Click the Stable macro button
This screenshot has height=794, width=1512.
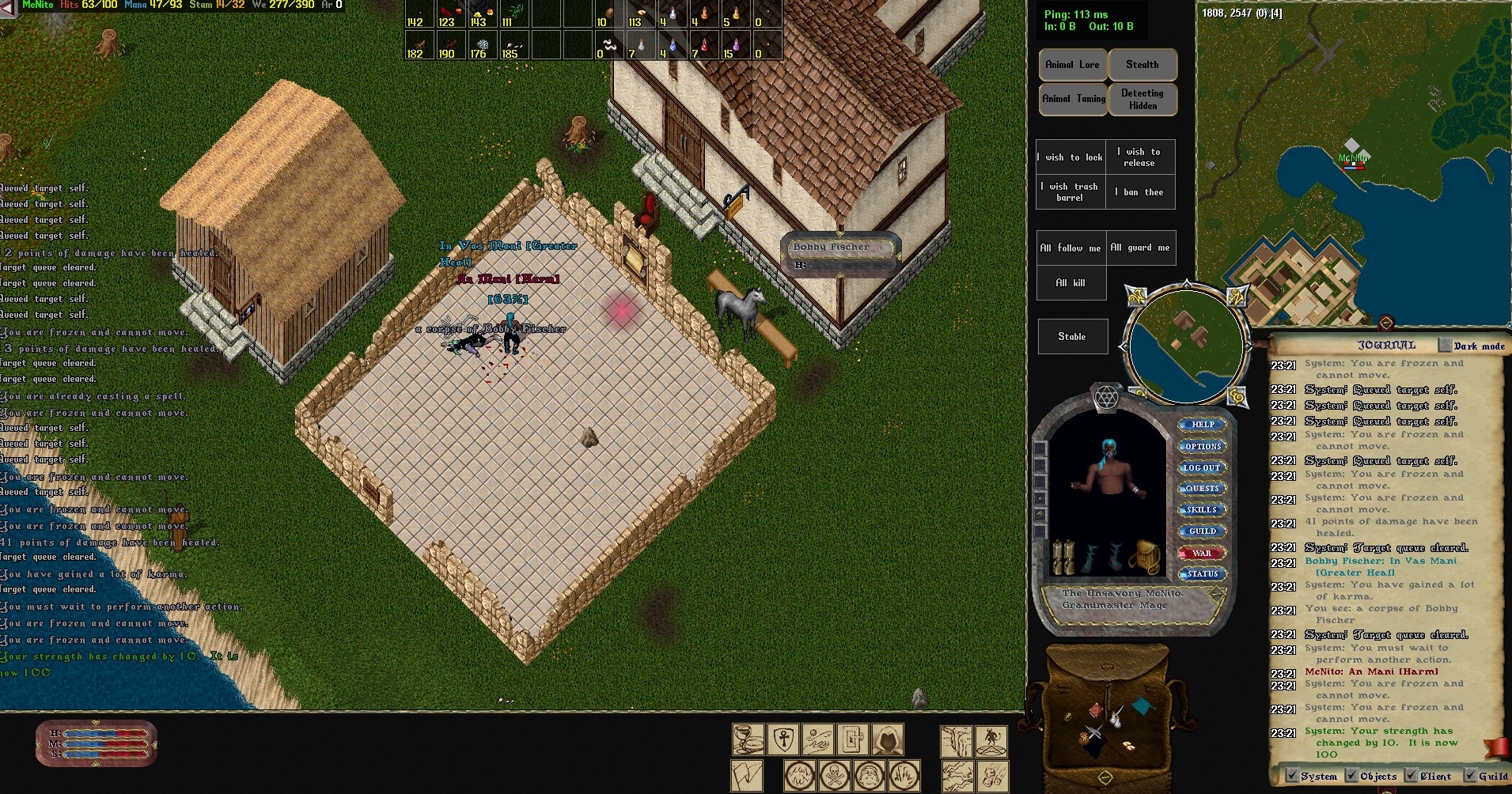click(x=1071, y=337)
